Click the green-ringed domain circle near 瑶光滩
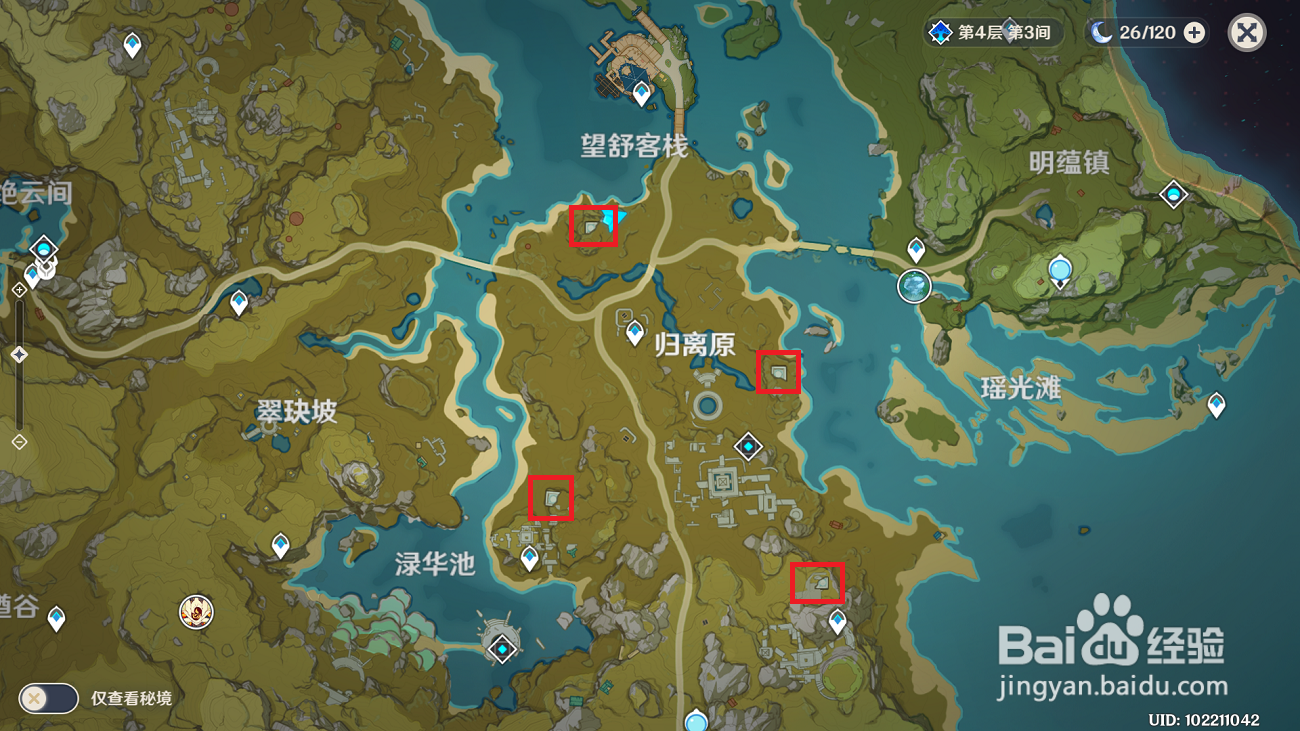Viewport: 1300px width, 731px height. click(x=915, y=285)
